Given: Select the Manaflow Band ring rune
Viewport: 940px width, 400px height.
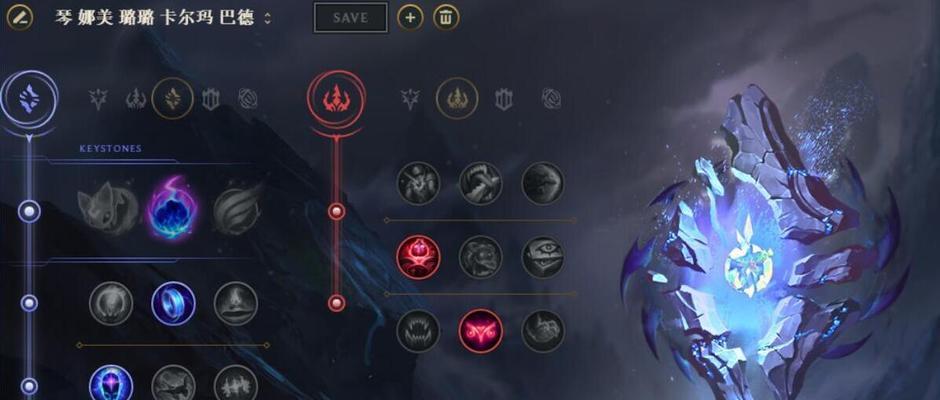Looking at the screenshot, I should (x=173, y=303).
